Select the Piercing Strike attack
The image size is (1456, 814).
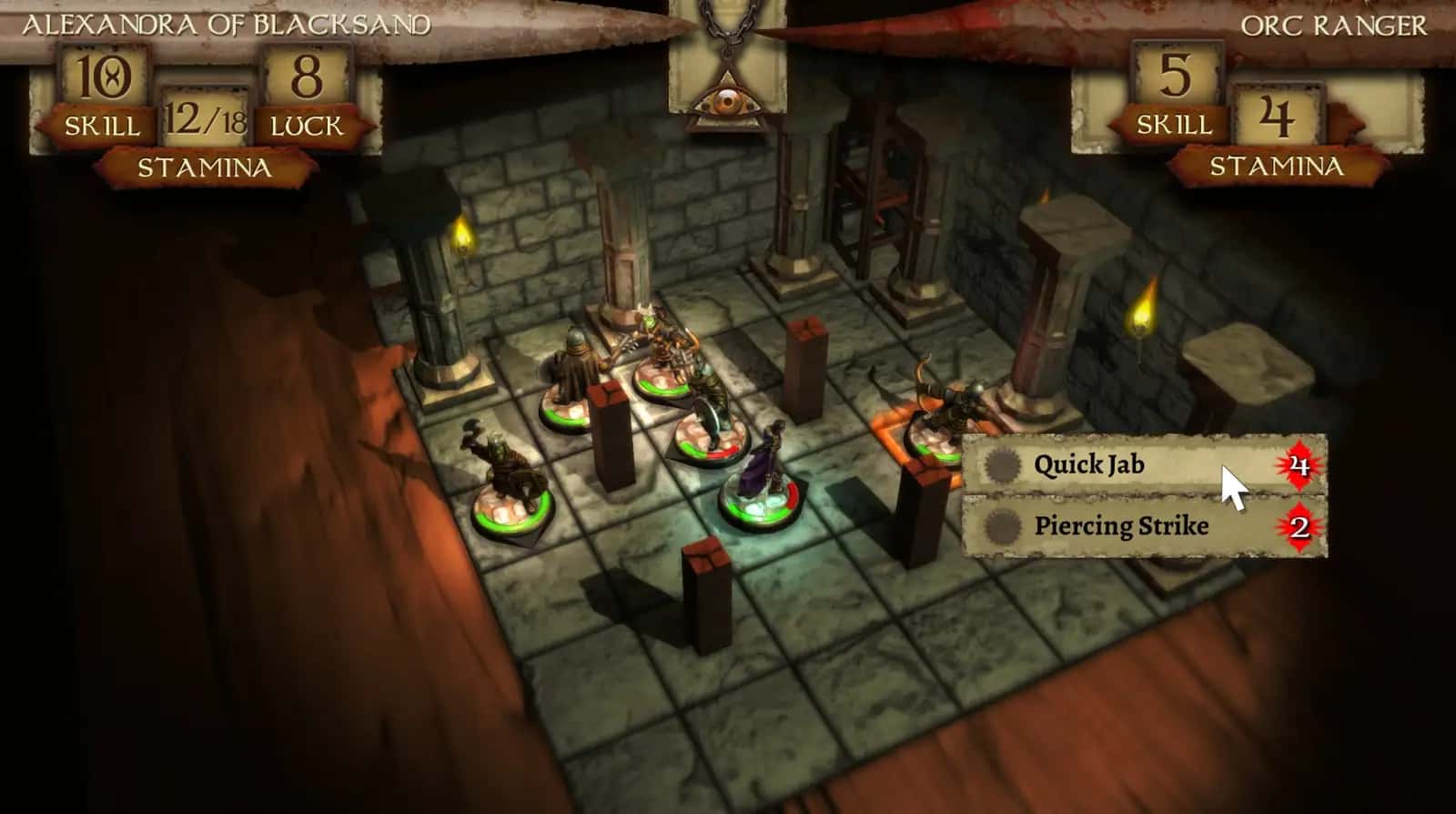(1120, 526)
